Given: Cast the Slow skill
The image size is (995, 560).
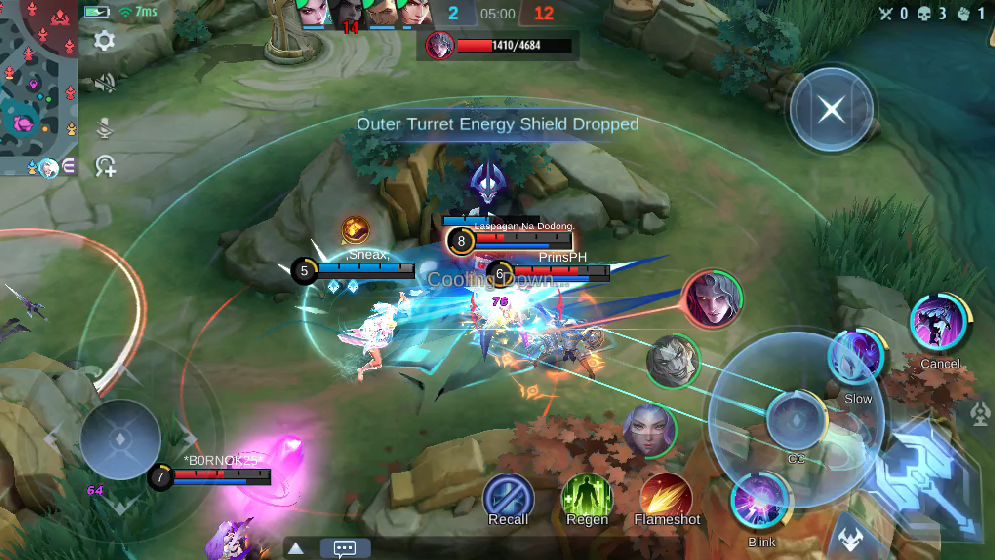Looking at the screenshot, I should pos(857,357).
